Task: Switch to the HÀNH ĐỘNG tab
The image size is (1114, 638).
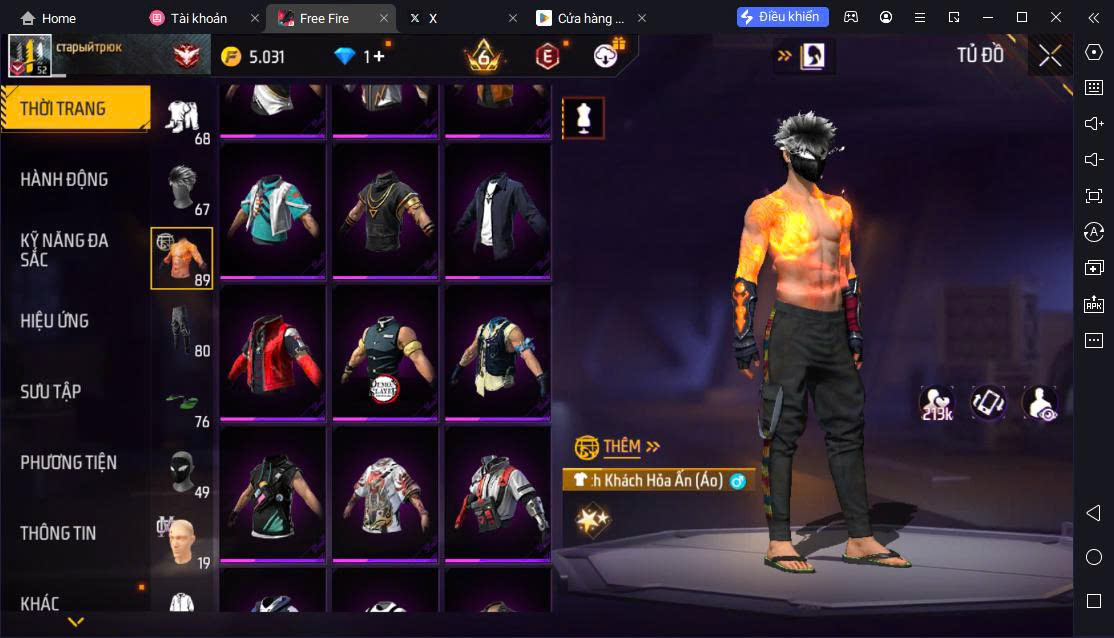Action: [x=65, y=180]
